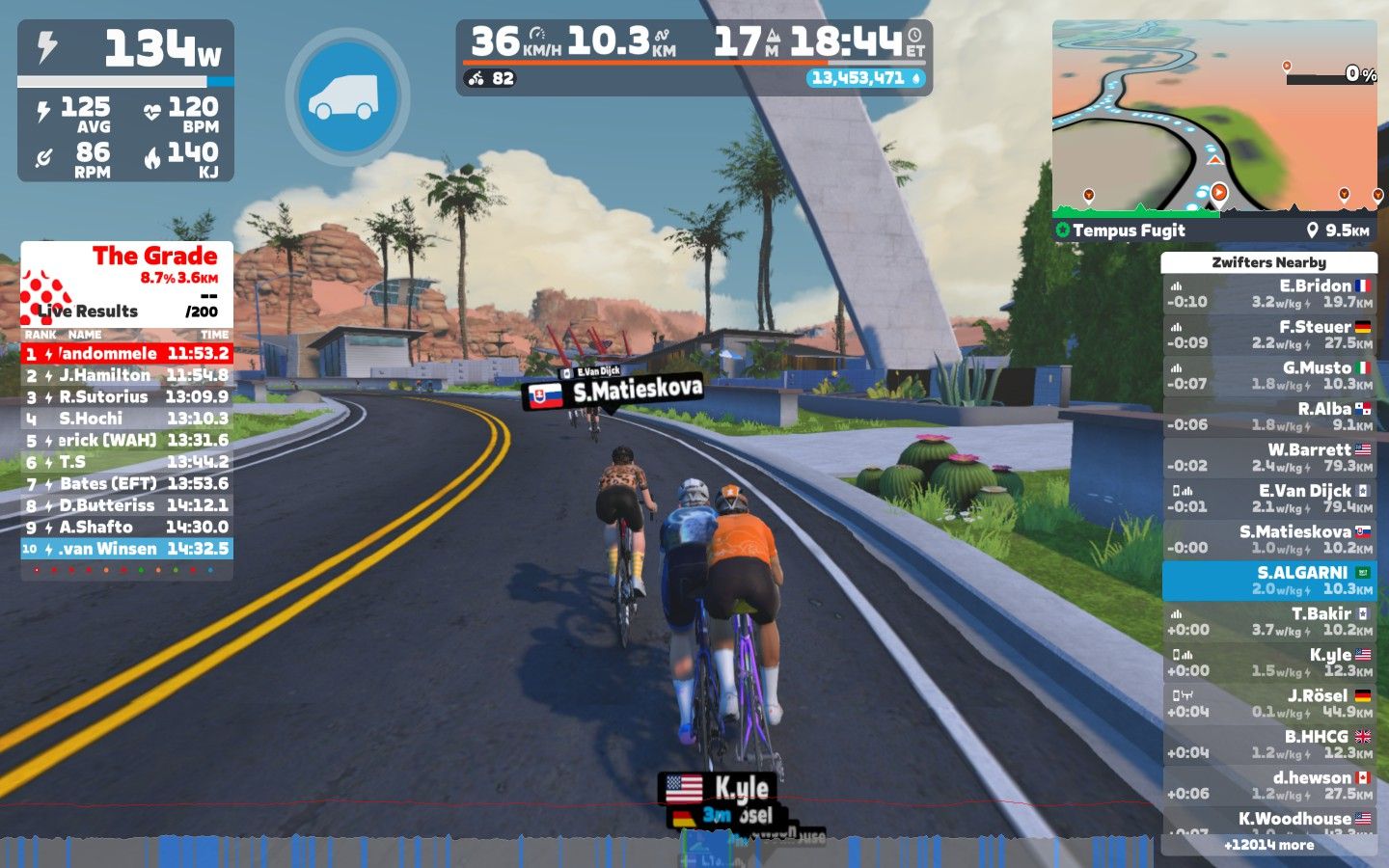Choose G.Musto from nearby riders
This screenshot has height=868, width=1389.
coord(1268,376)
